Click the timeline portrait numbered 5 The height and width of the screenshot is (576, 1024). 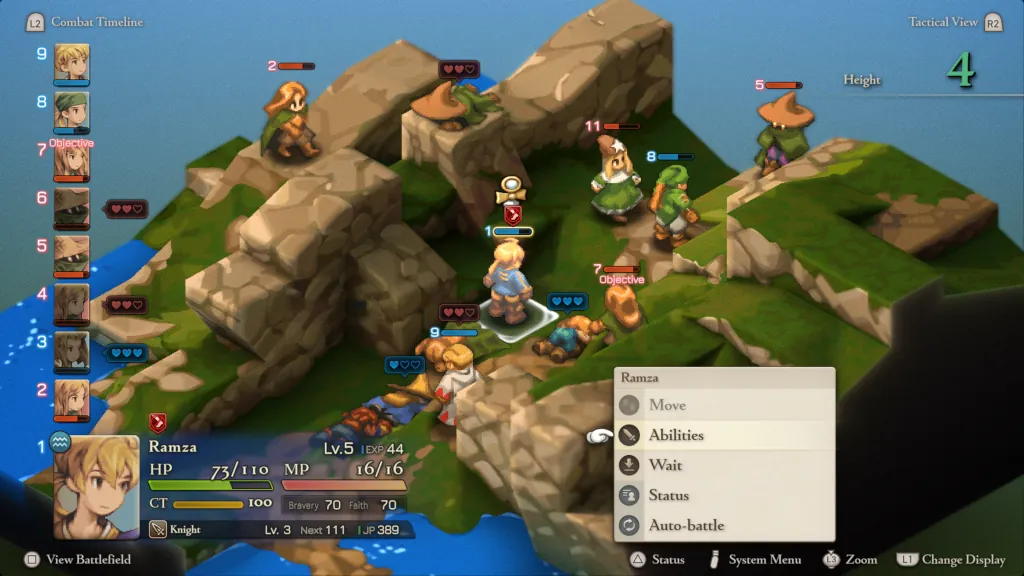click(x=72, y=255)
